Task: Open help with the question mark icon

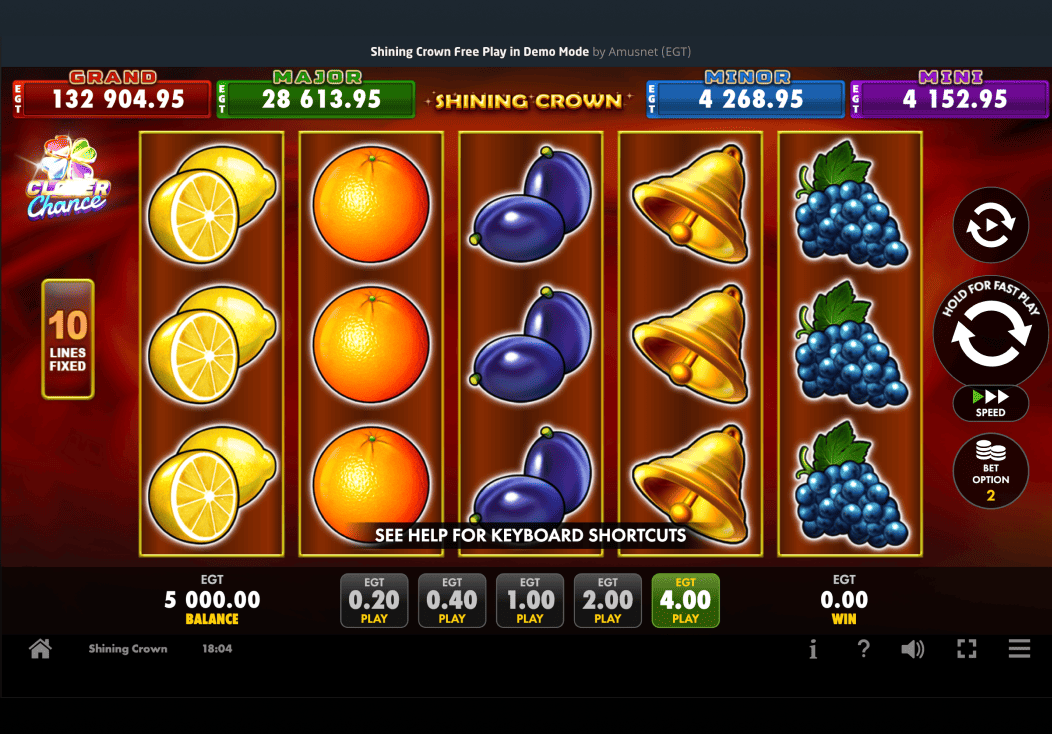Action: (x=864, y=649)
